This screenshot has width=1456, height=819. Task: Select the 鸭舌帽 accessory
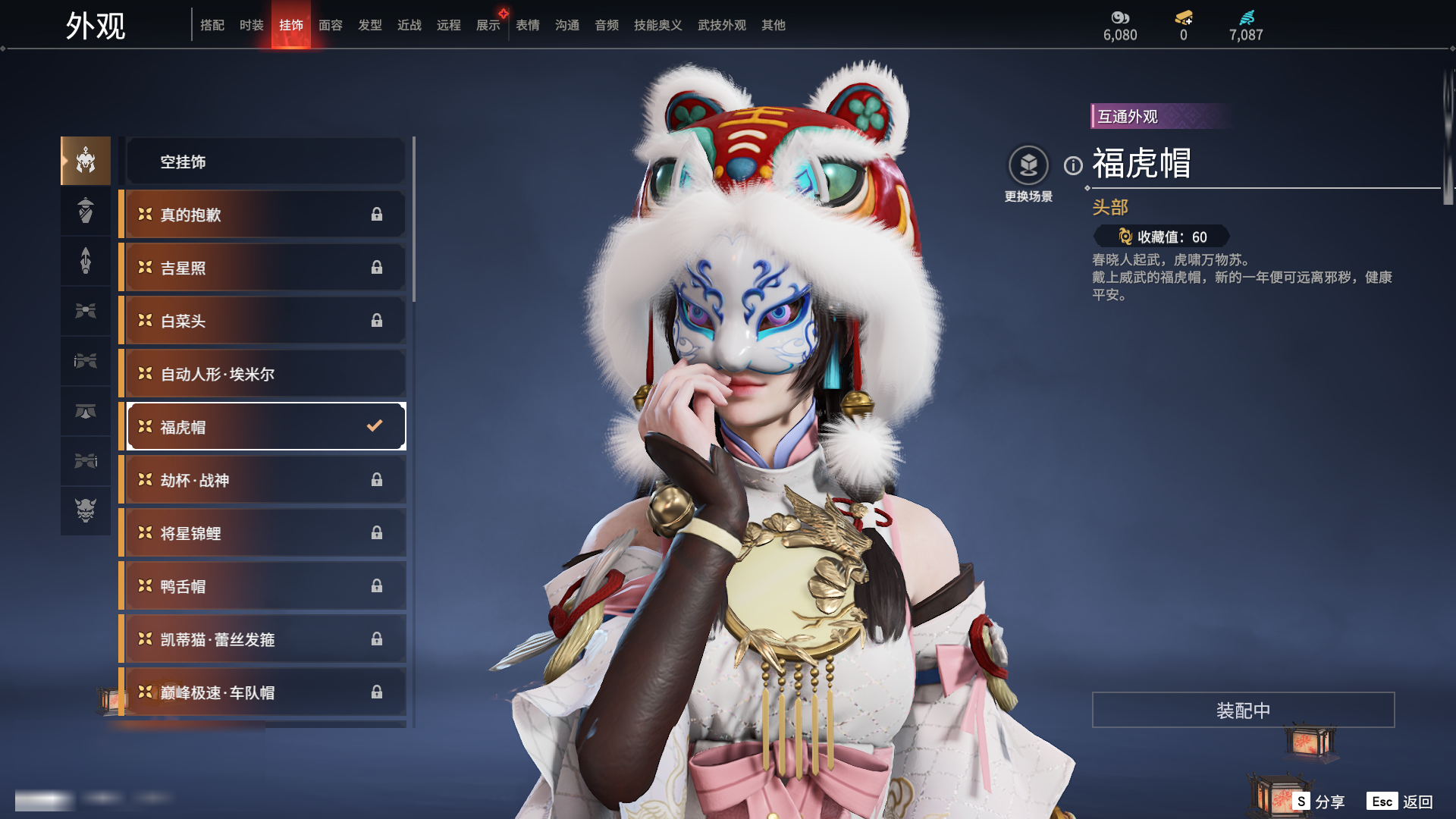tap(265, 586)
